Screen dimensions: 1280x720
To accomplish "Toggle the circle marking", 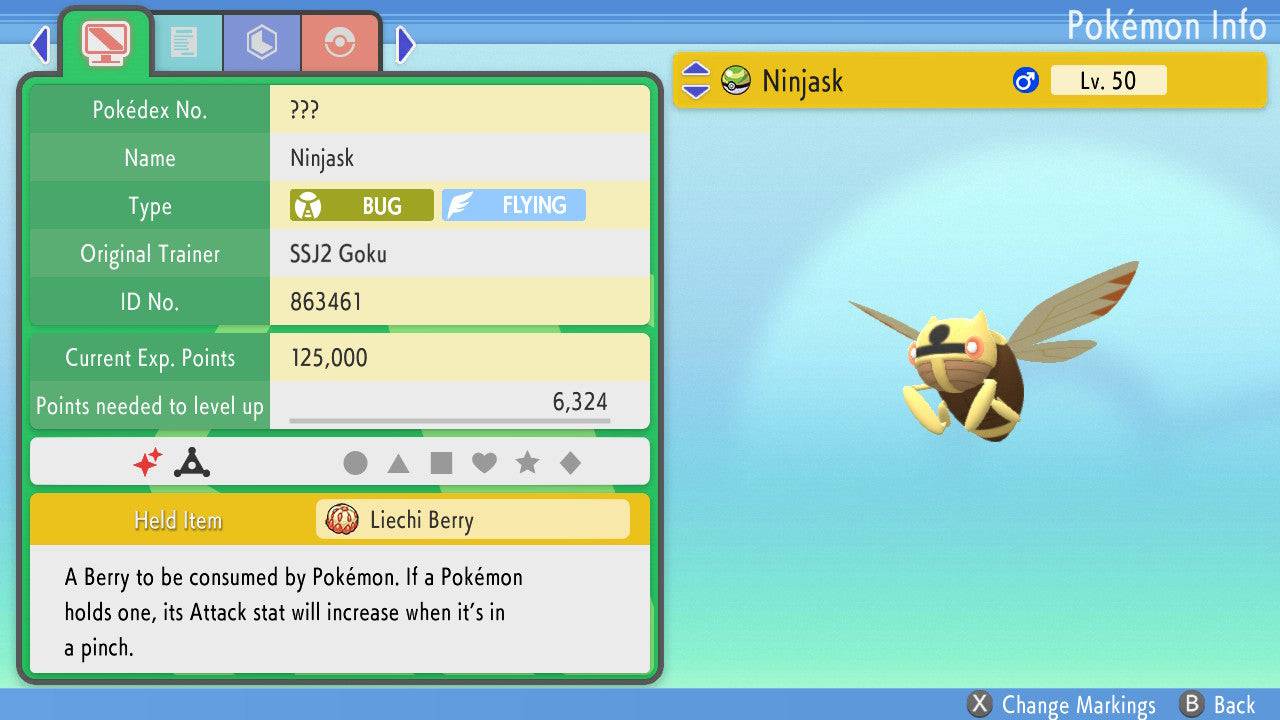I will pos(355,463).
